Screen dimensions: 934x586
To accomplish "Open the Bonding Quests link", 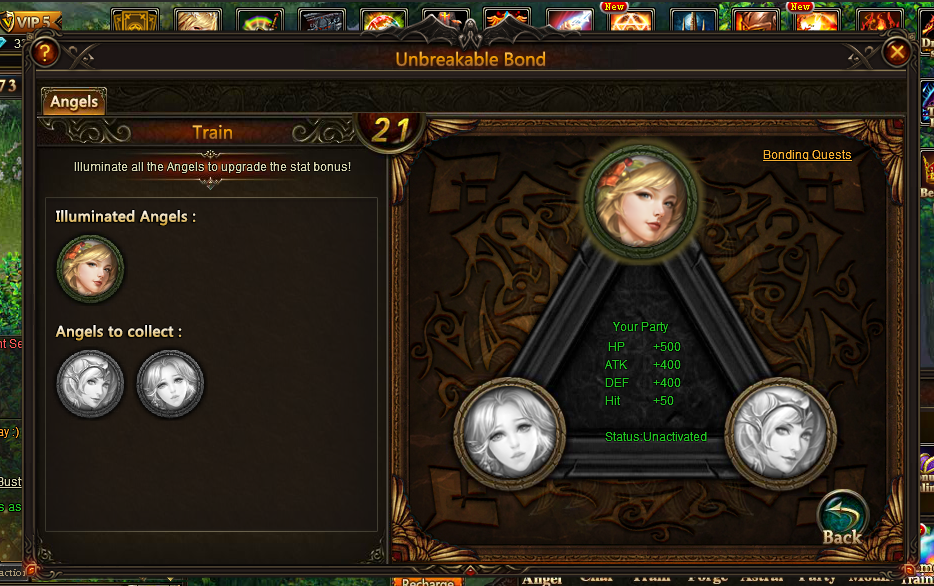I will (x=807, y=155).
